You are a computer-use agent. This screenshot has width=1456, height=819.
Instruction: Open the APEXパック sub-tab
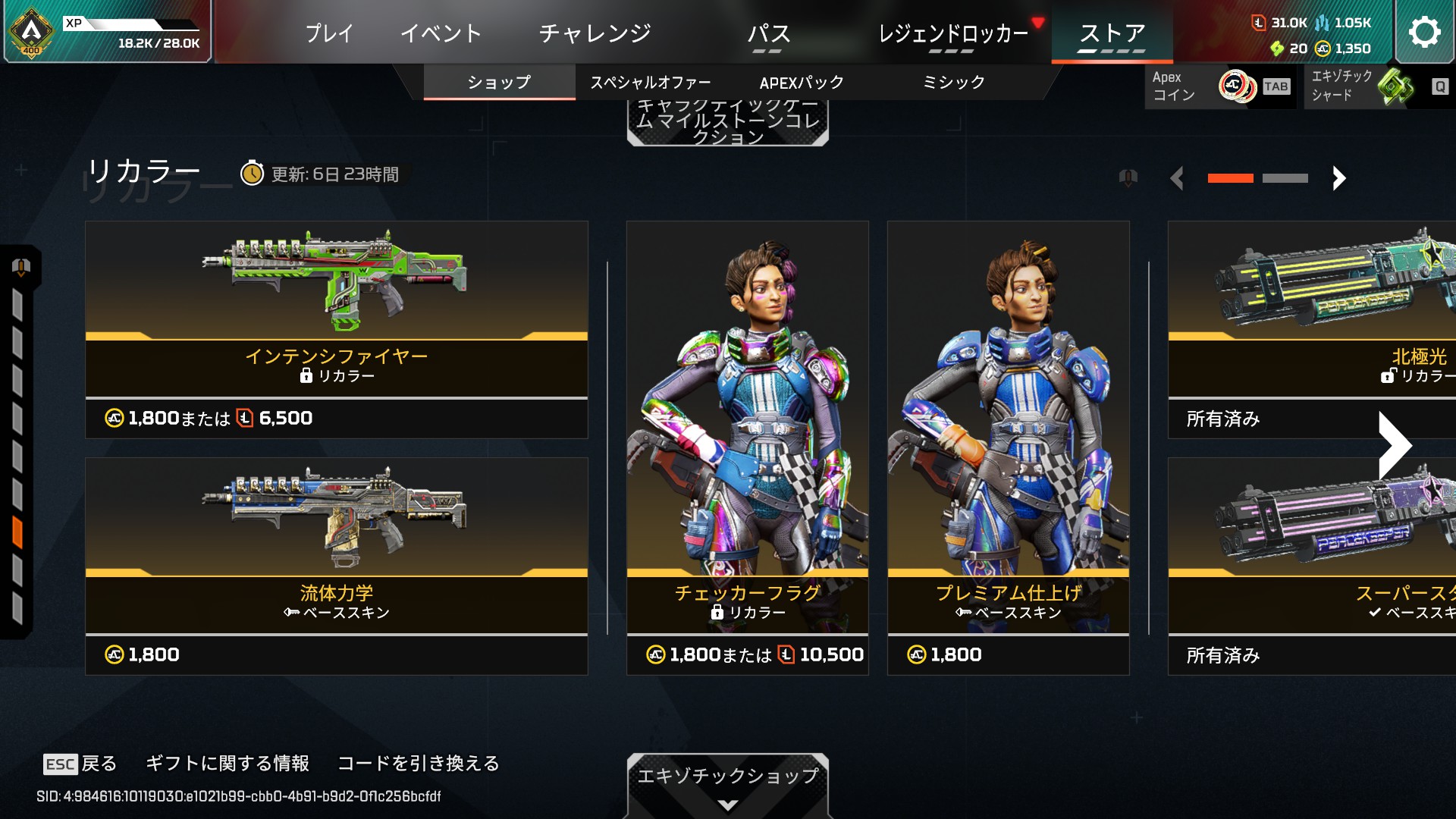[802, 83]
